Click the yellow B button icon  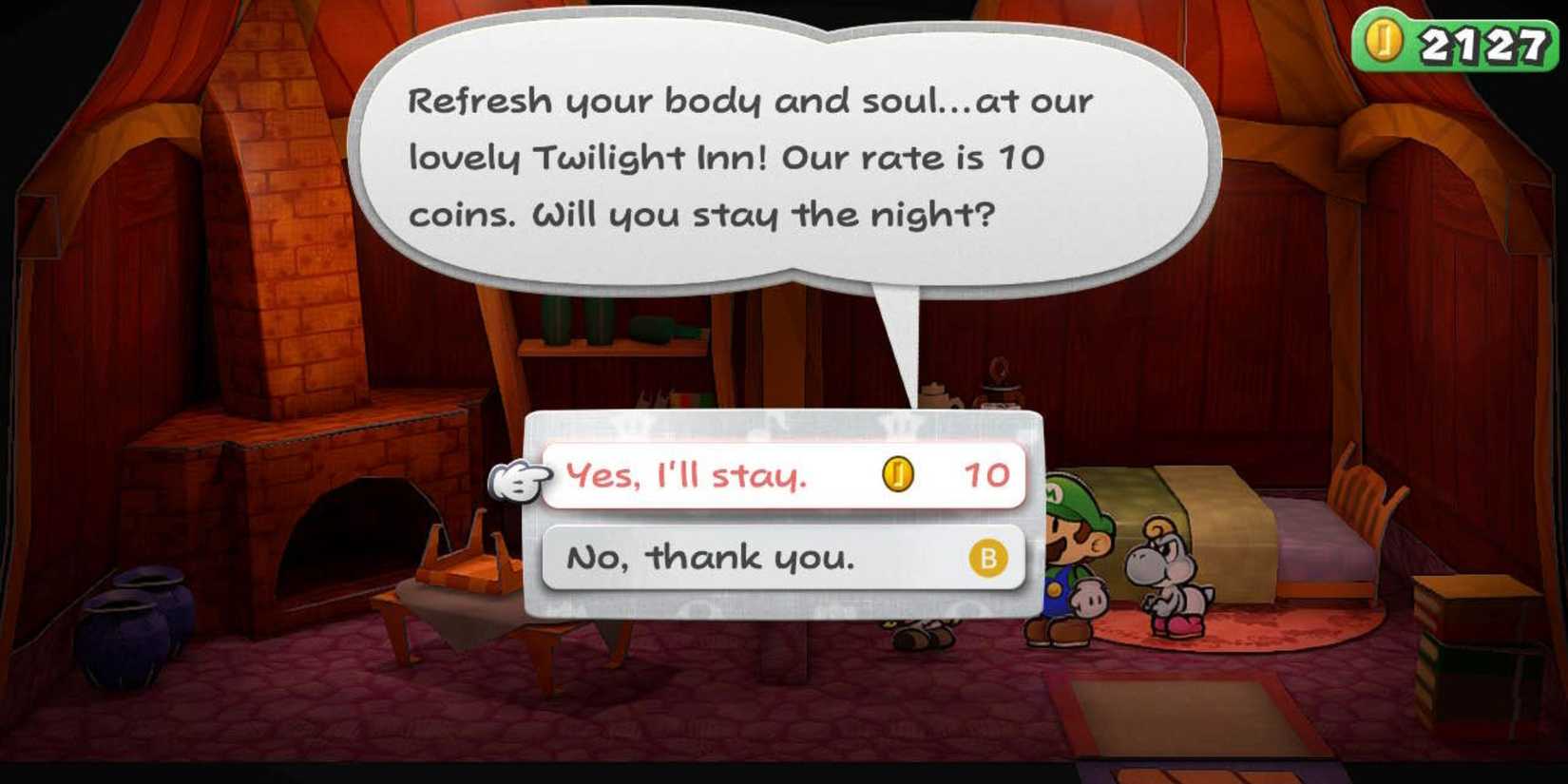coord(988,558)
